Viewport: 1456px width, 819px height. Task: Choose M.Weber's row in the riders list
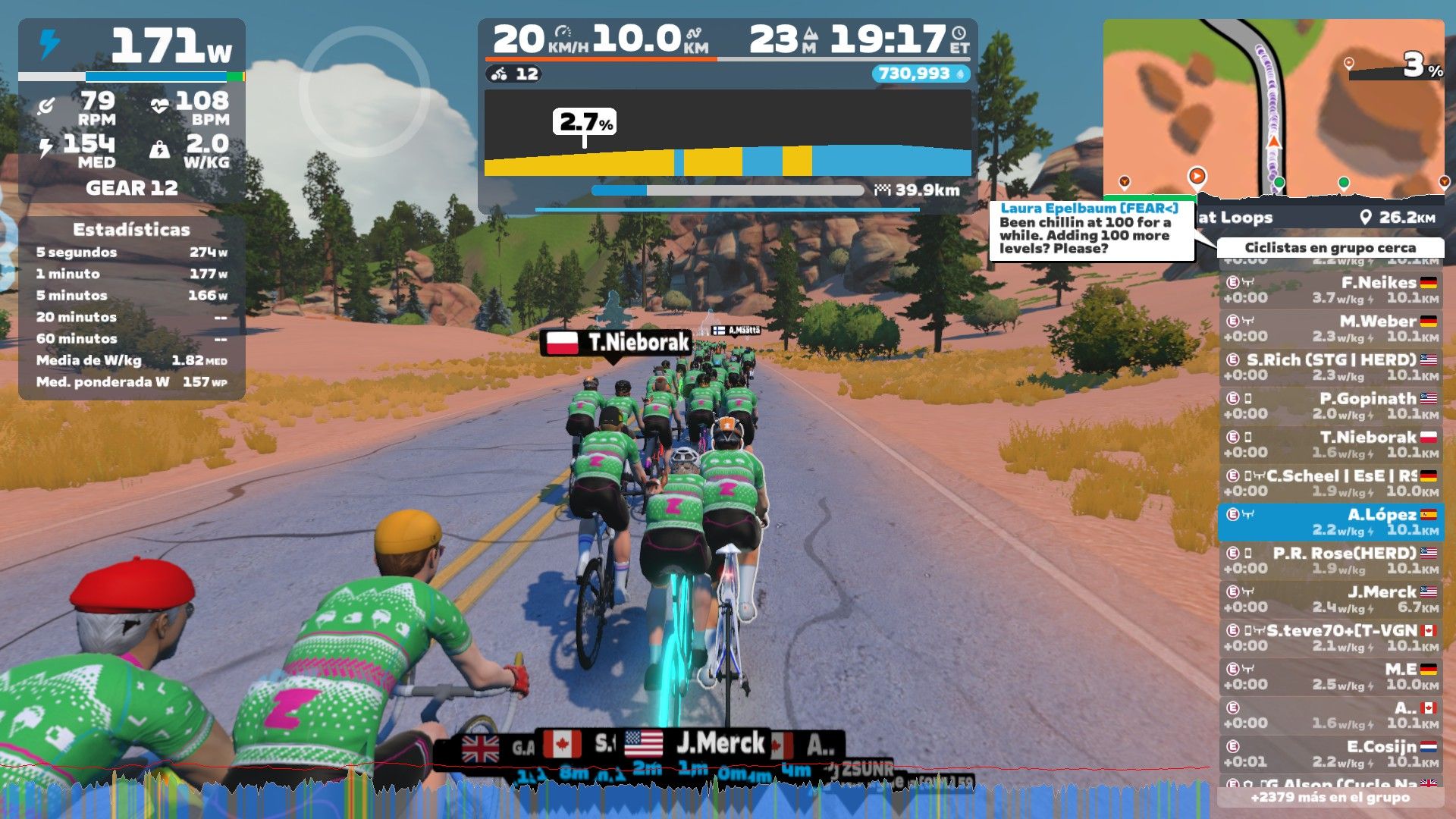[x=1331, y=328]
